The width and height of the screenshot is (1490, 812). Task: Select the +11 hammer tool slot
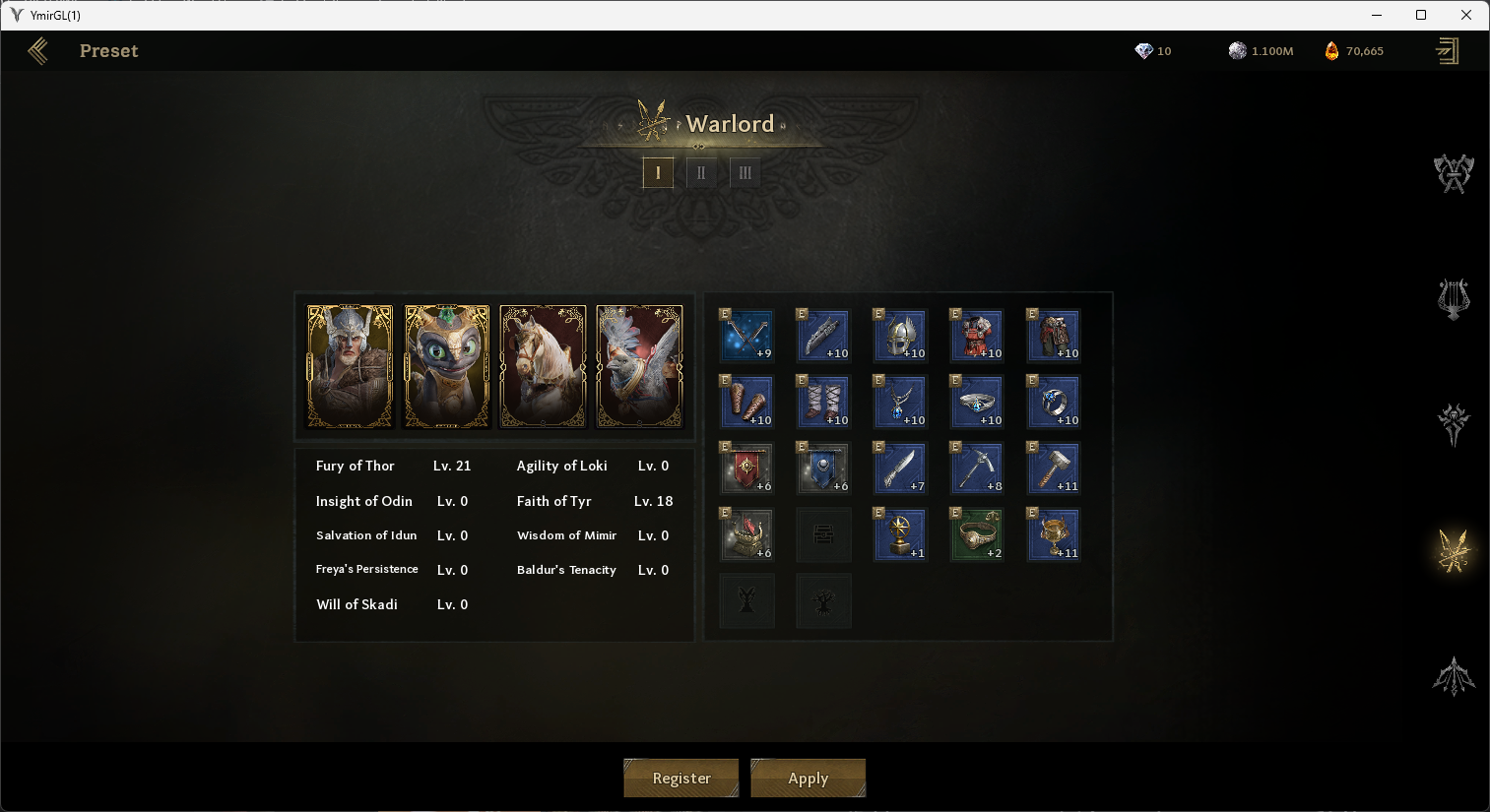tap(1054, 468)
